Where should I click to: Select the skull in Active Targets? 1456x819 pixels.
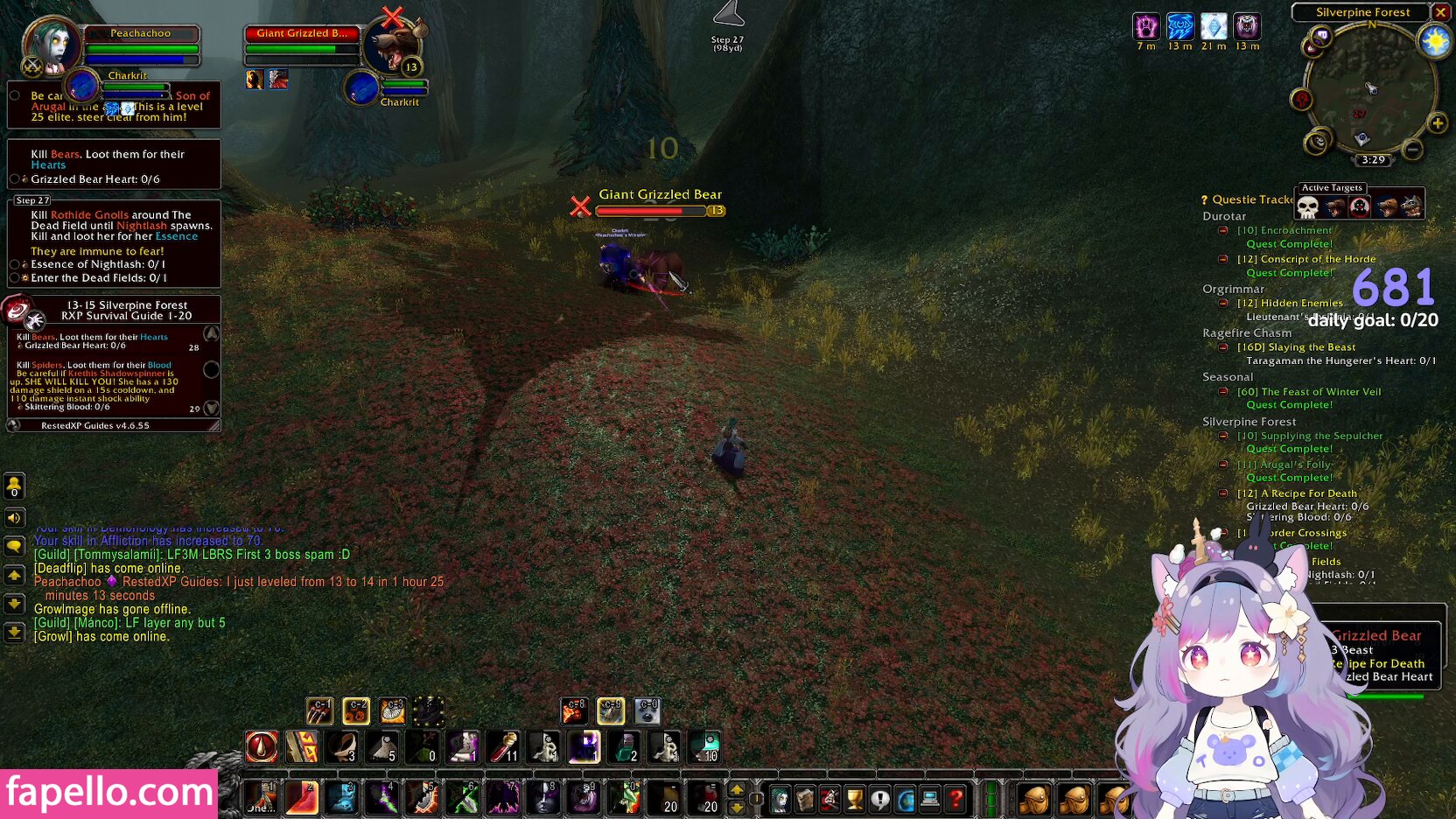point(1307,207)
